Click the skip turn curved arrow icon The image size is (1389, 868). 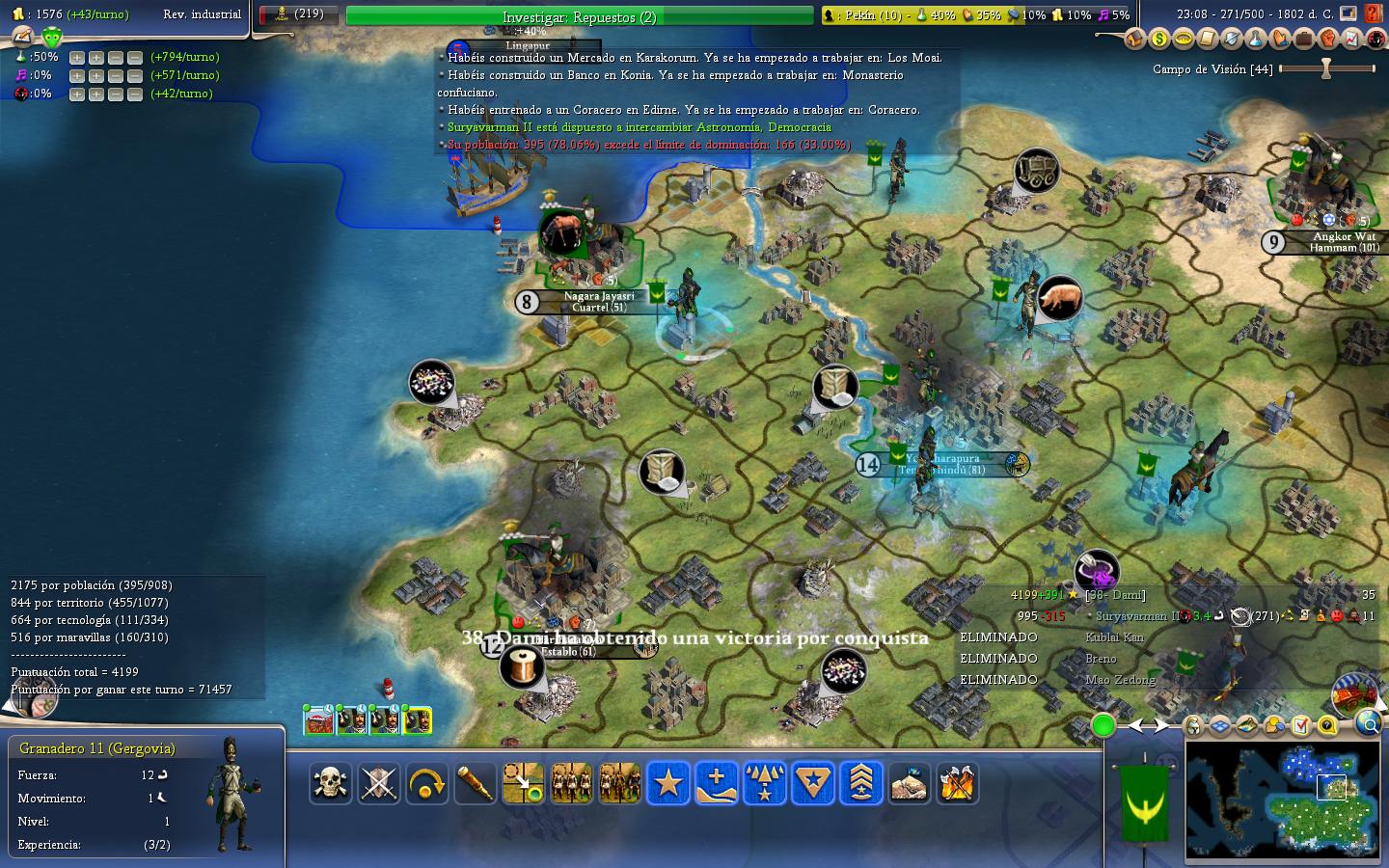(x=426, y=783)
